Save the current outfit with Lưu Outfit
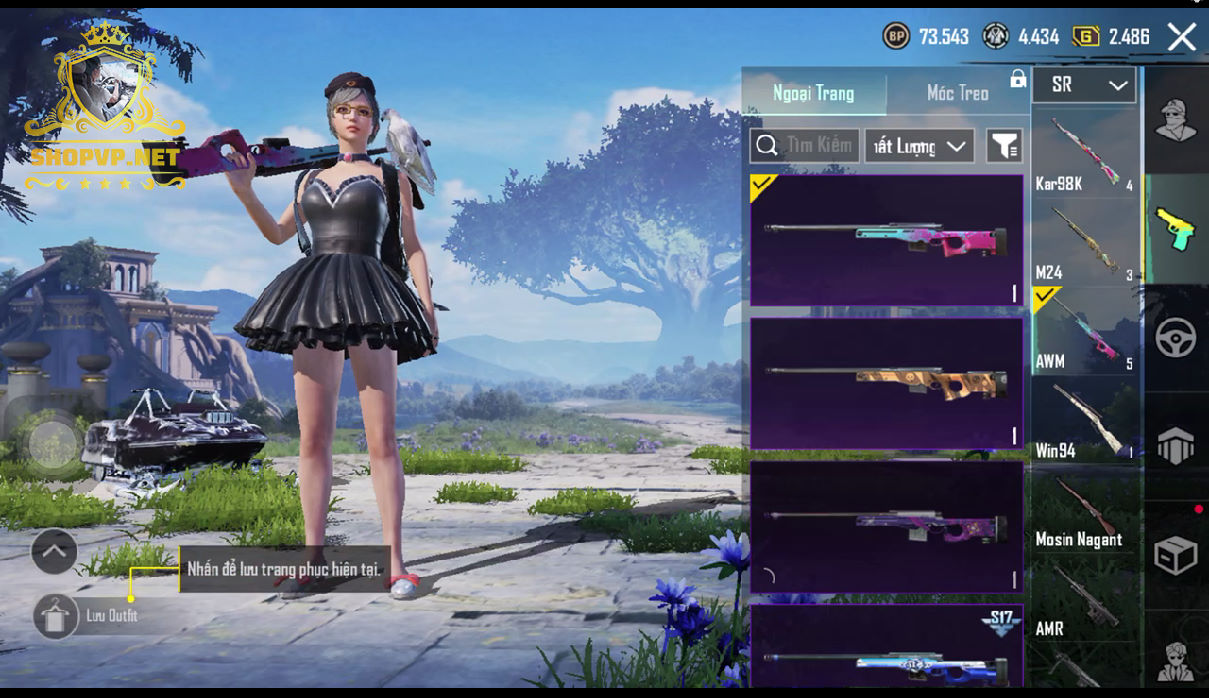Image resolution: width=1209 pixels, height=698 pixels. [x=56, y=616]
